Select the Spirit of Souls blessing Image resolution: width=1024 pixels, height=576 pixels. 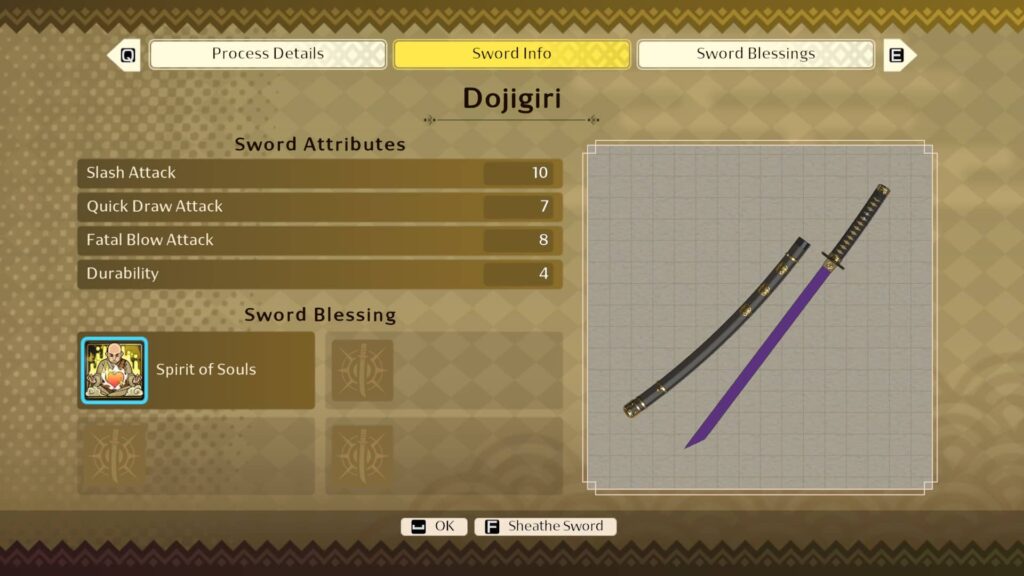point(196,370)
